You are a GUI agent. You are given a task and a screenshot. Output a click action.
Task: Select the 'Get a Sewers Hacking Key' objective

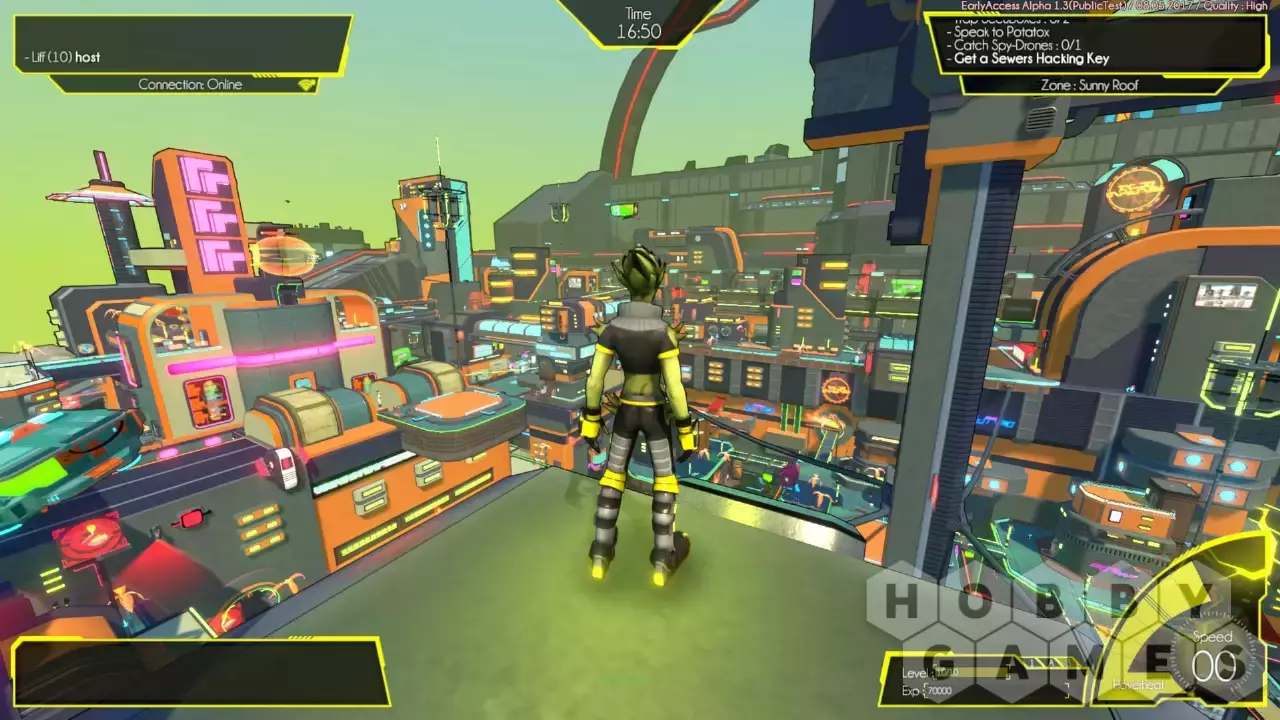(x=1031, y=59)
